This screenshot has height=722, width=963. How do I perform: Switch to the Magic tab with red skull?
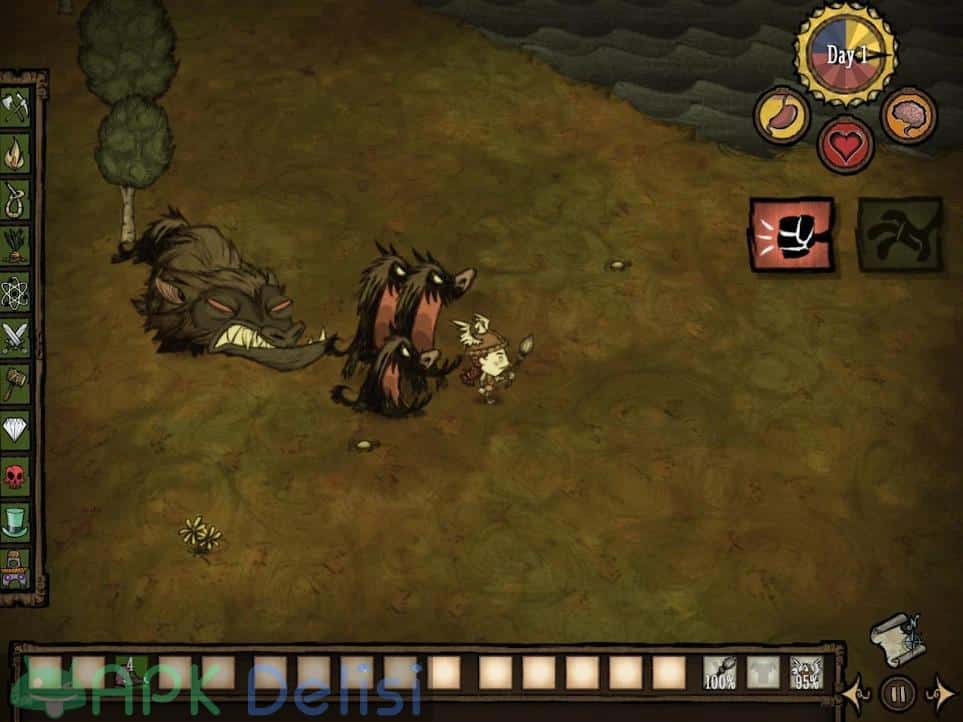pyautogui.click(x=16, y=474)
